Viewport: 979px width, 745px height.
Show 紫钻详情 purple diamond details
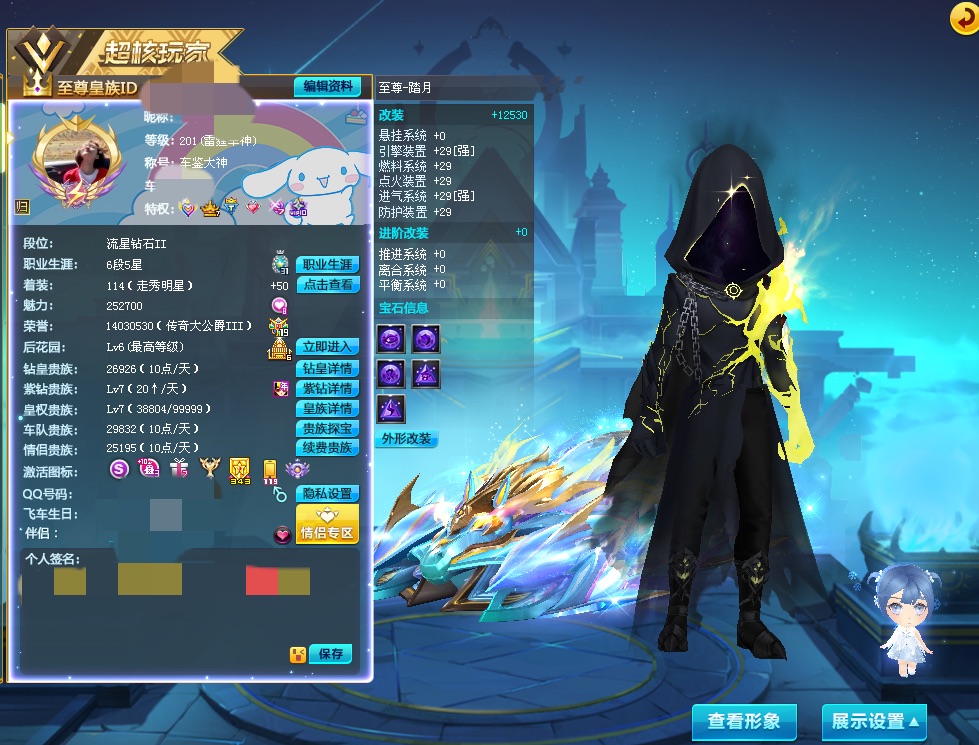(x=327, y=388)
